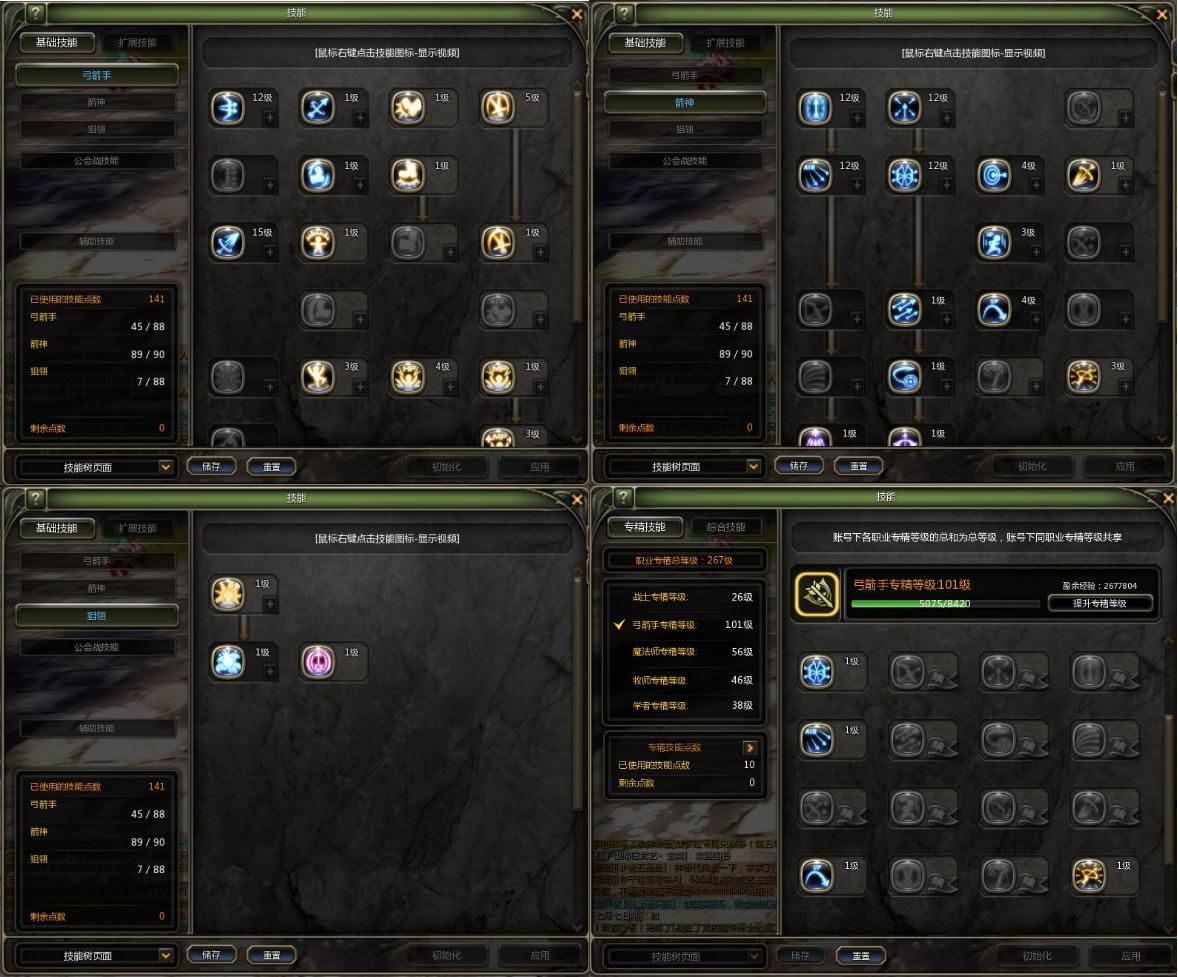Select the purple orb skill icon
Image resolution: width=1178 pixels, height=977 pixels.
(317, 661)
